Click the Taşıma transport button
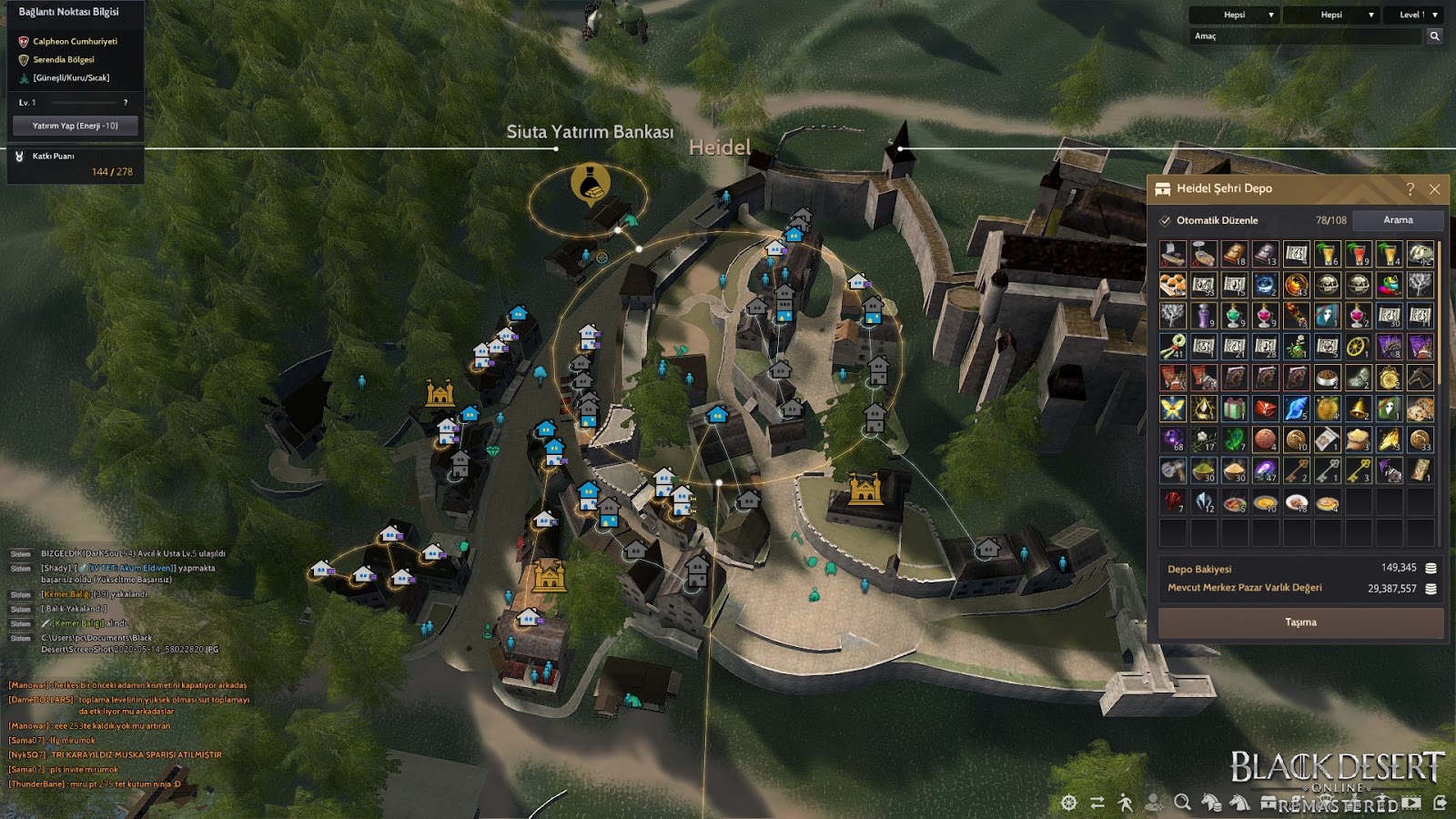 1300,622
